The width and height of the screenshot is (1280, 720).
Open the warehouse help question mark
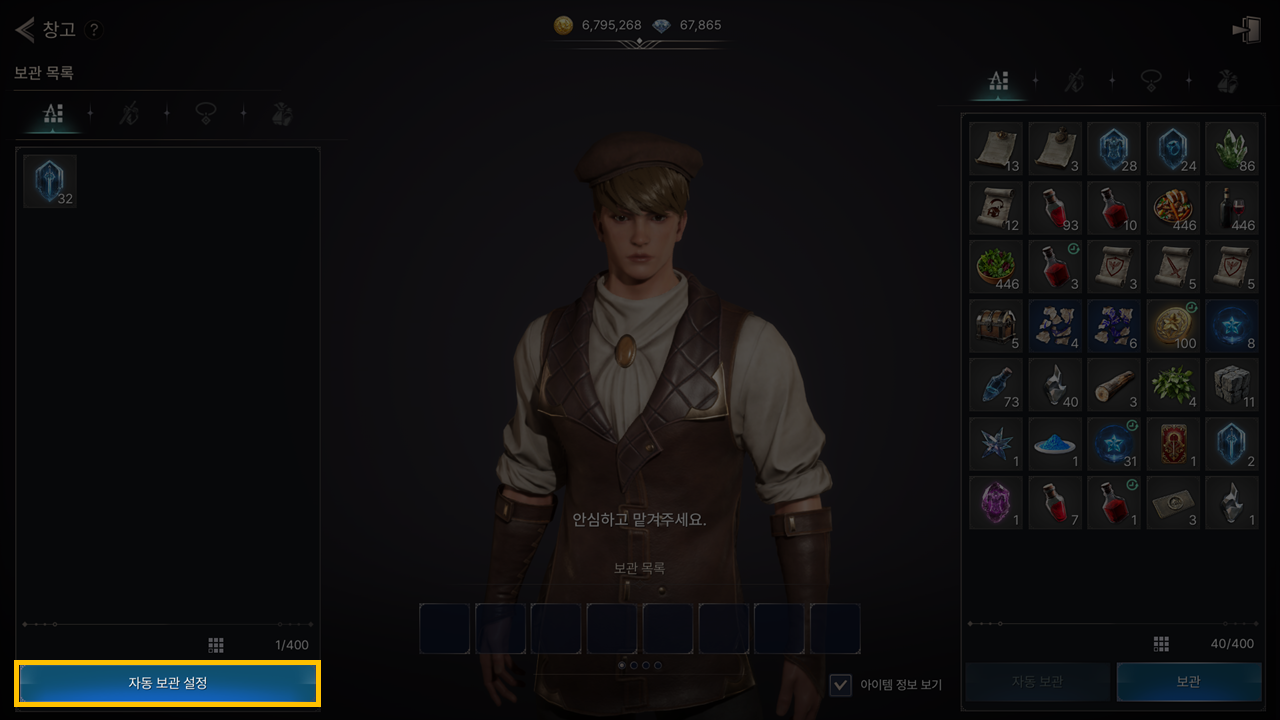coord(93,30)
